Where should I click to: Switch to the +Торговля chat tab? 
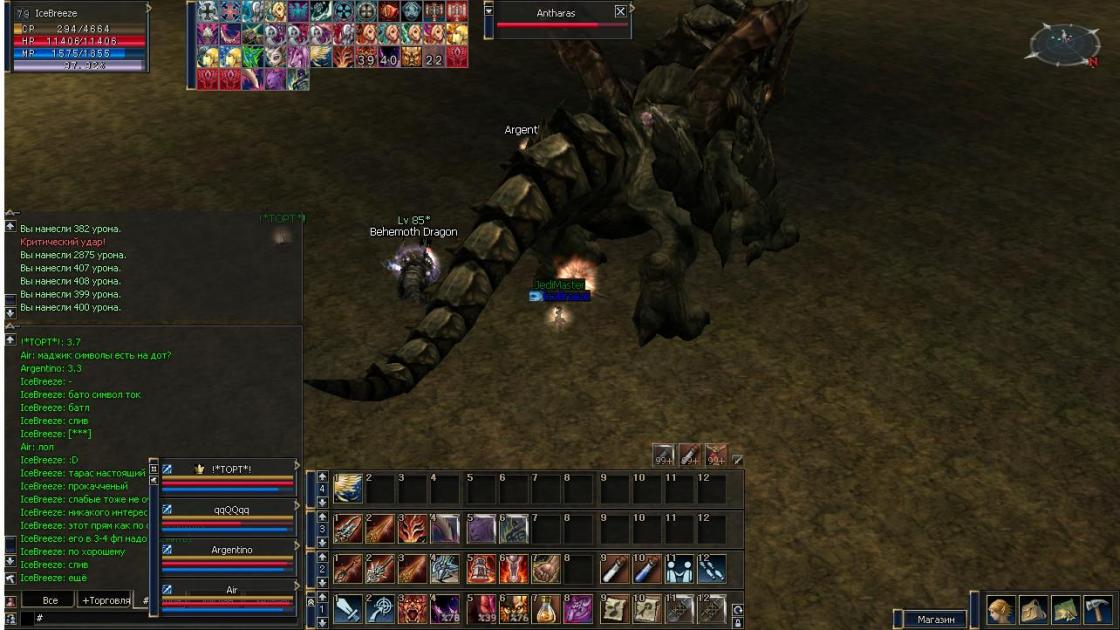pos(106,600)
